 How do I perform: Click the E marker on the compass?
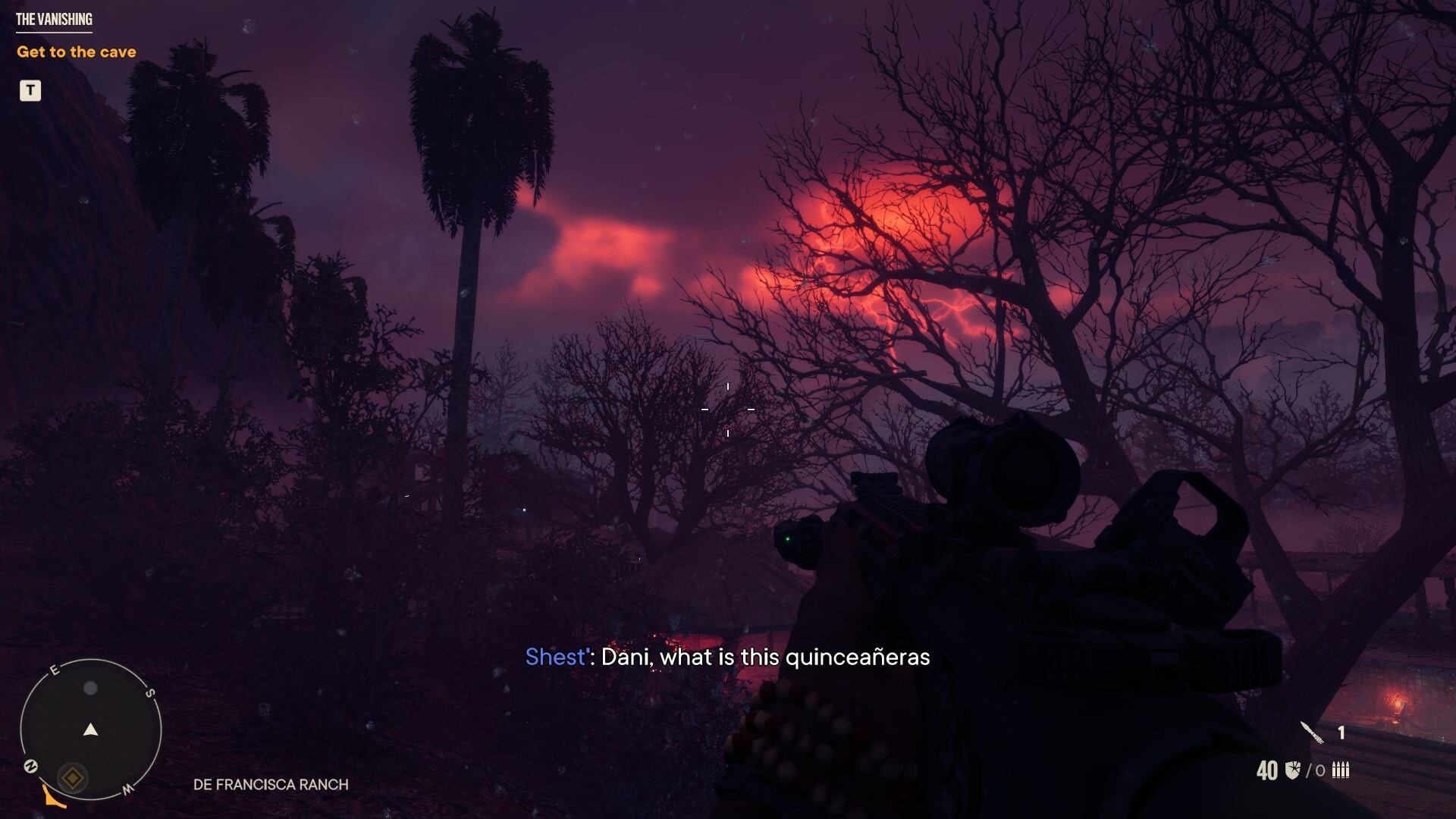coord(54,670)
